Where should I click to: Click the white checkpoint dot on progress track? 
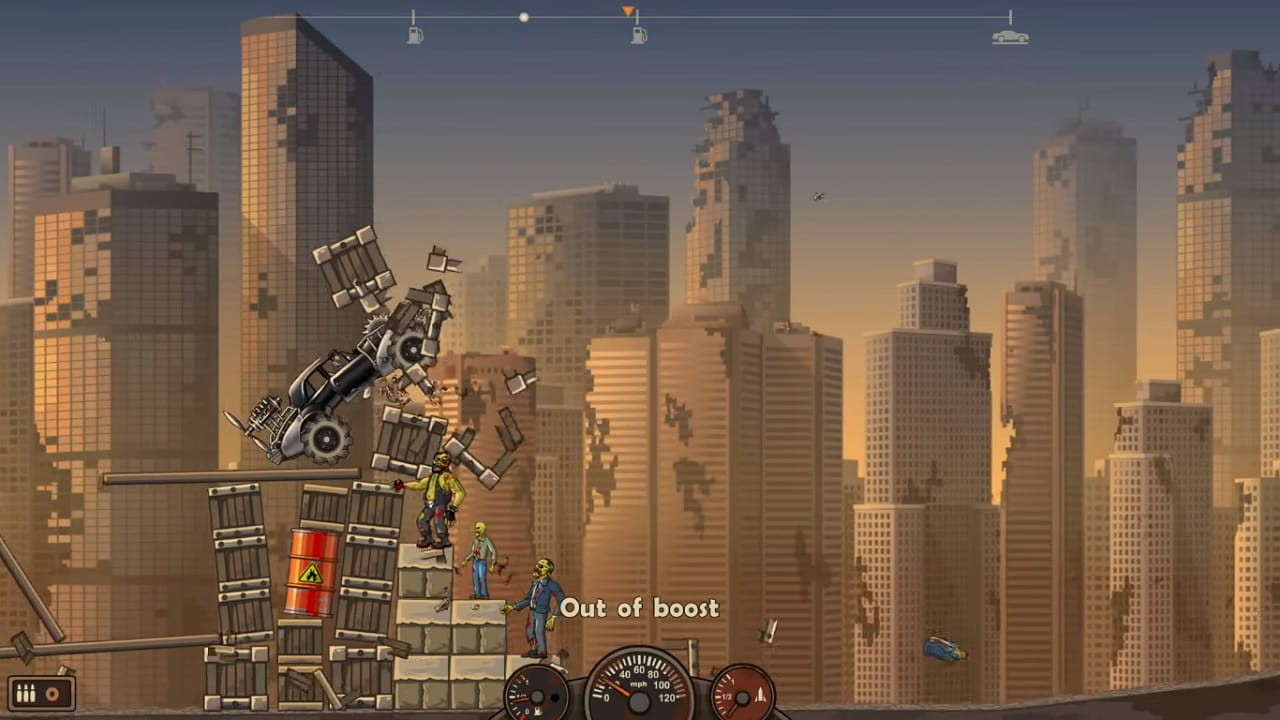[524, 17]
